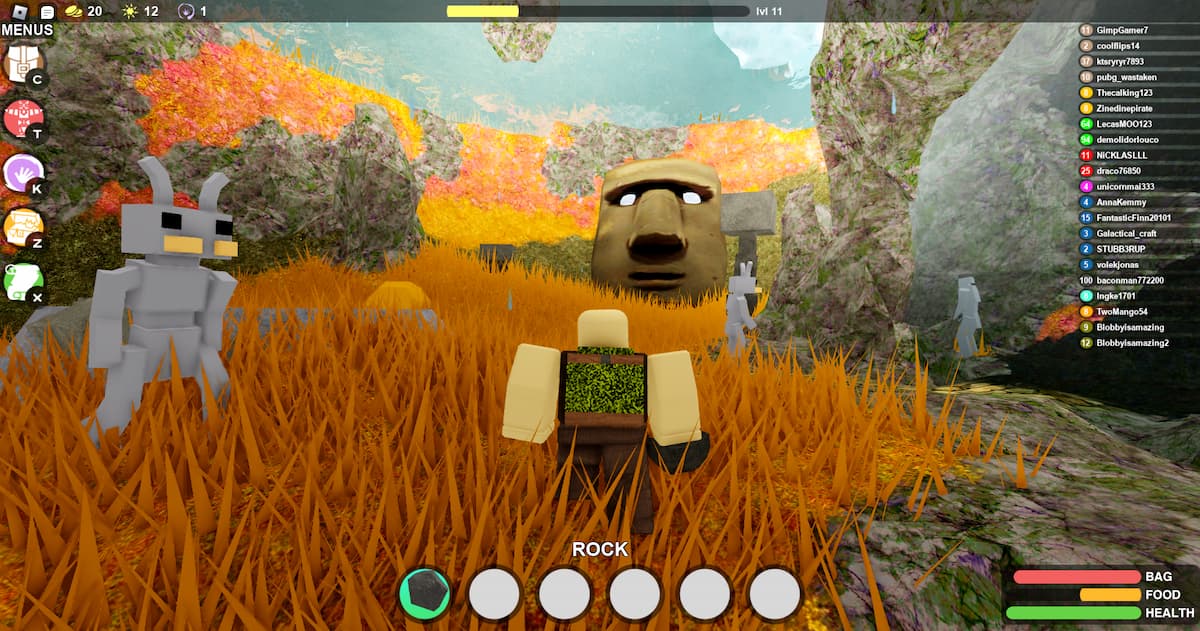Click Blobbyisamazing2 in the leaderboard
The image size is (1200, 631).
tap(1132, 343)
